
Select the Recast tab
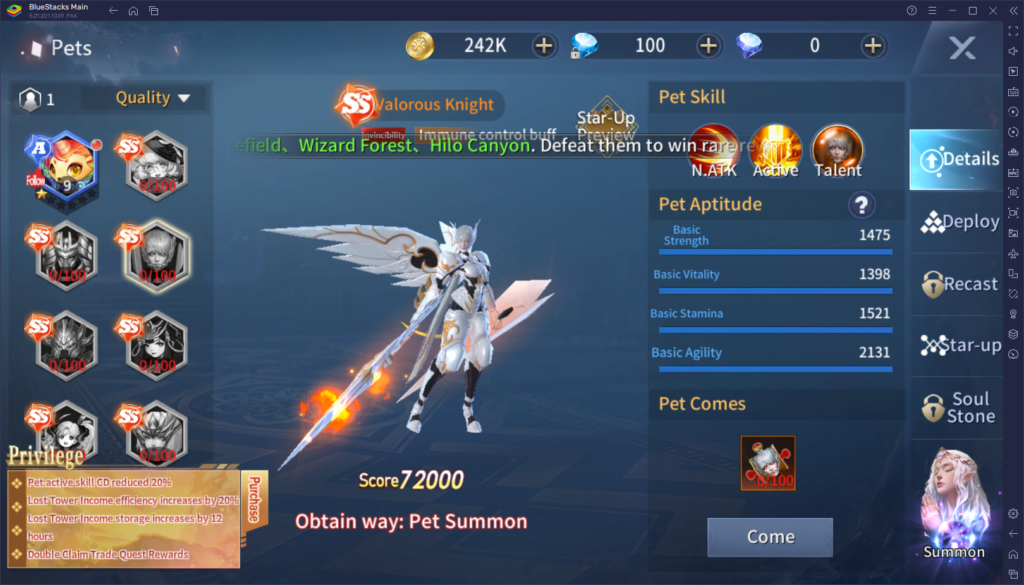[959, 284]
